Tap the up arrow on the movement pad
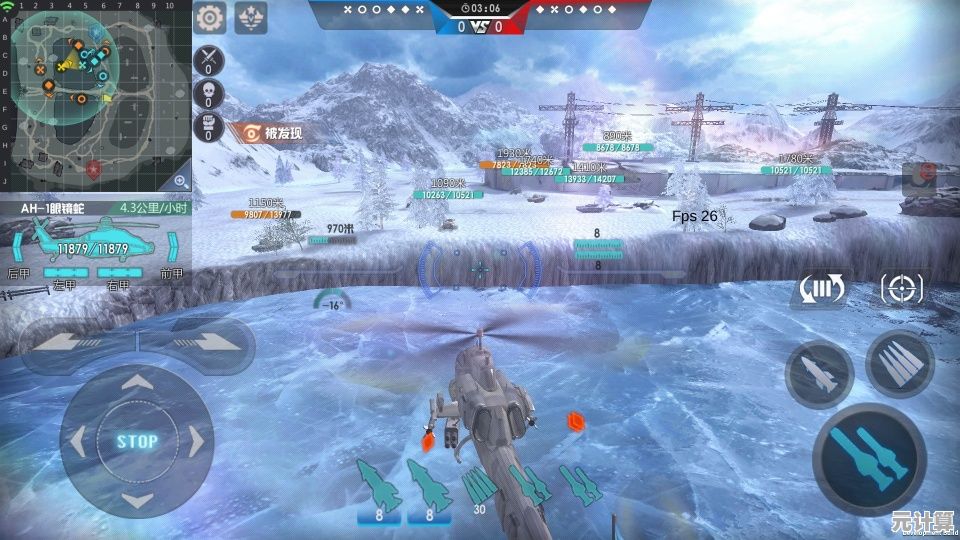The height and width of the screenshot is (540, 960). click(137, 383)
